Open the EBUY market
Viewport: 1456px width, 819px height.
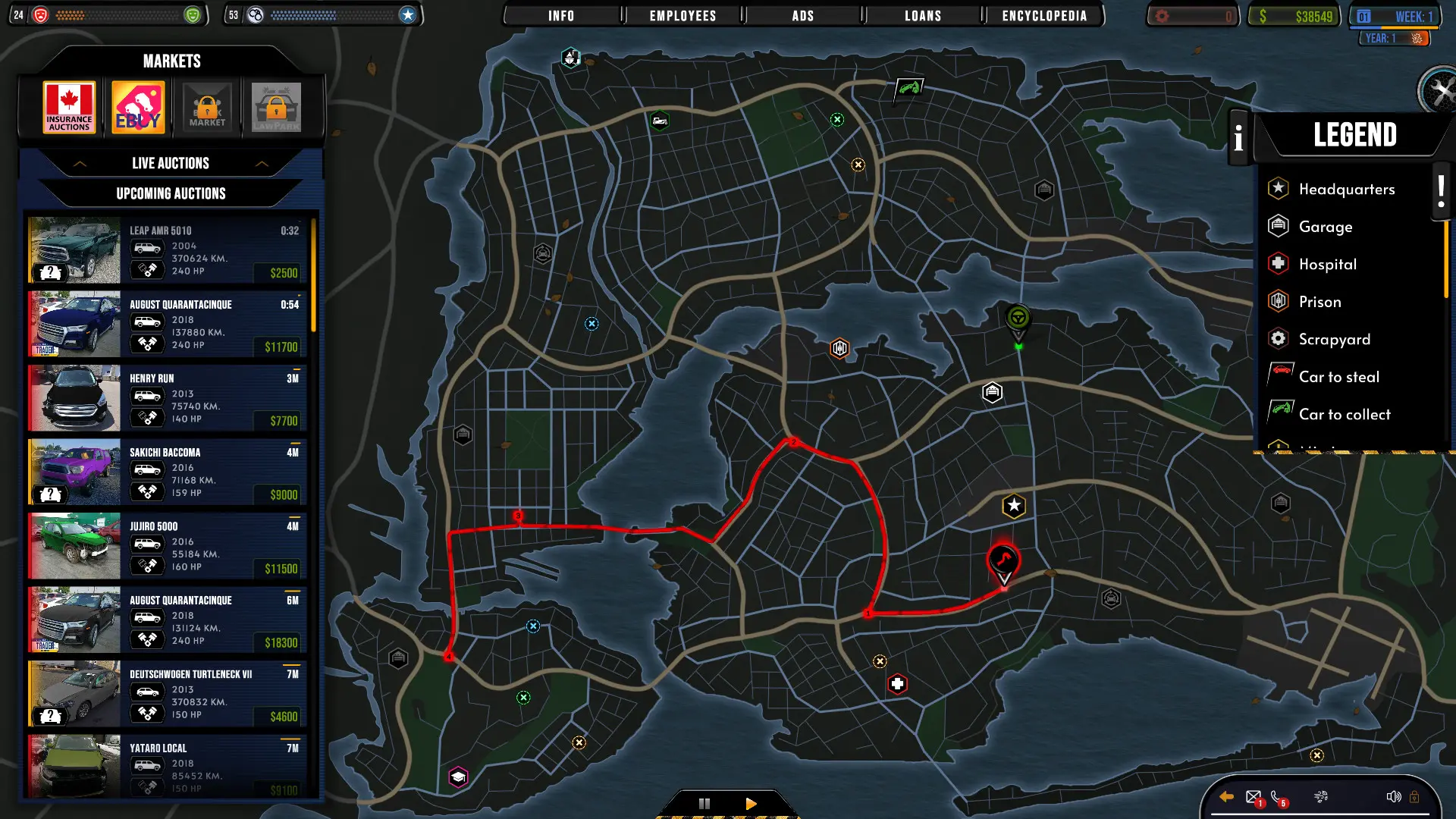[x=138, y=106]
